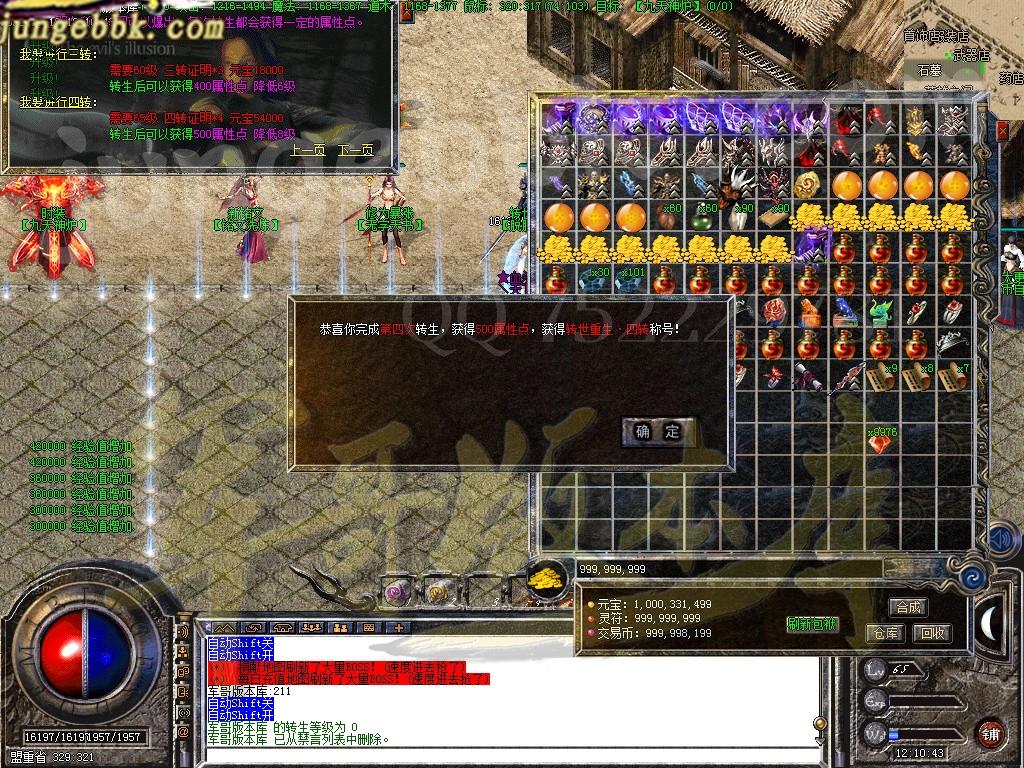This screenshot has height=768, width=1024.
Task: Select the red gem stack x9976
Action: 881,441
